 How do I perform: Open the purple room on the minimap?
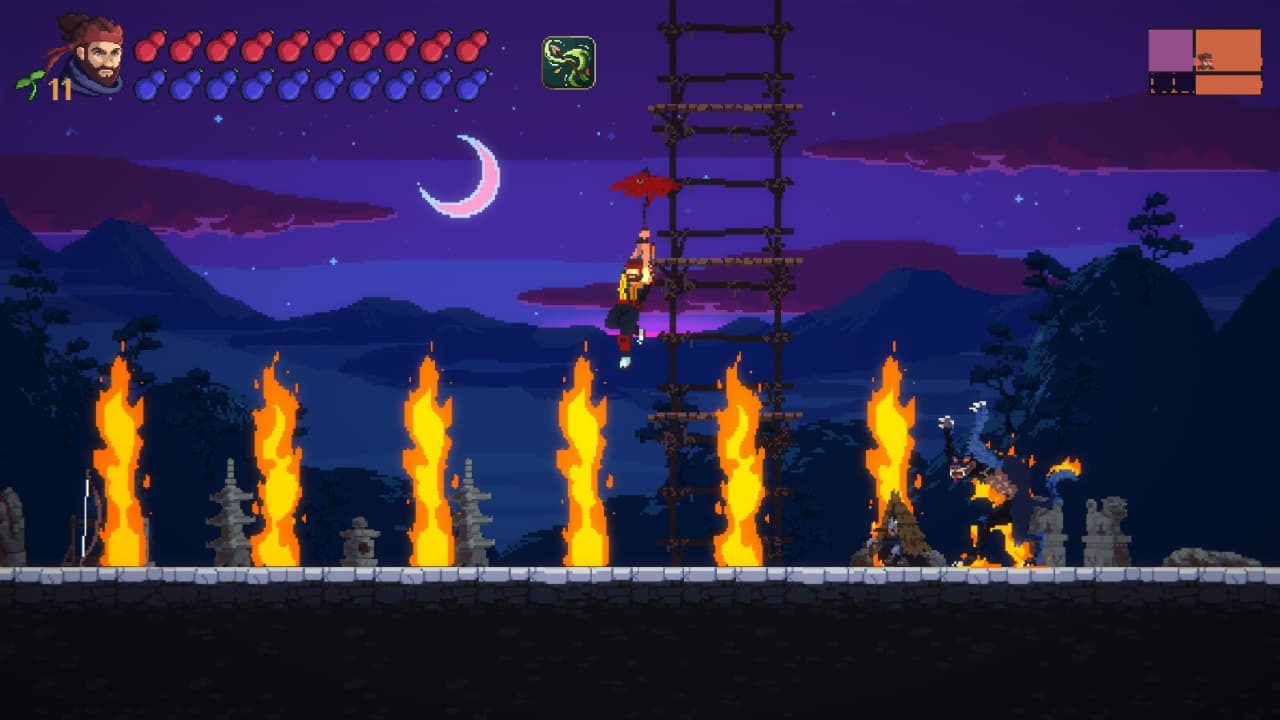(x=1170, y=48)
